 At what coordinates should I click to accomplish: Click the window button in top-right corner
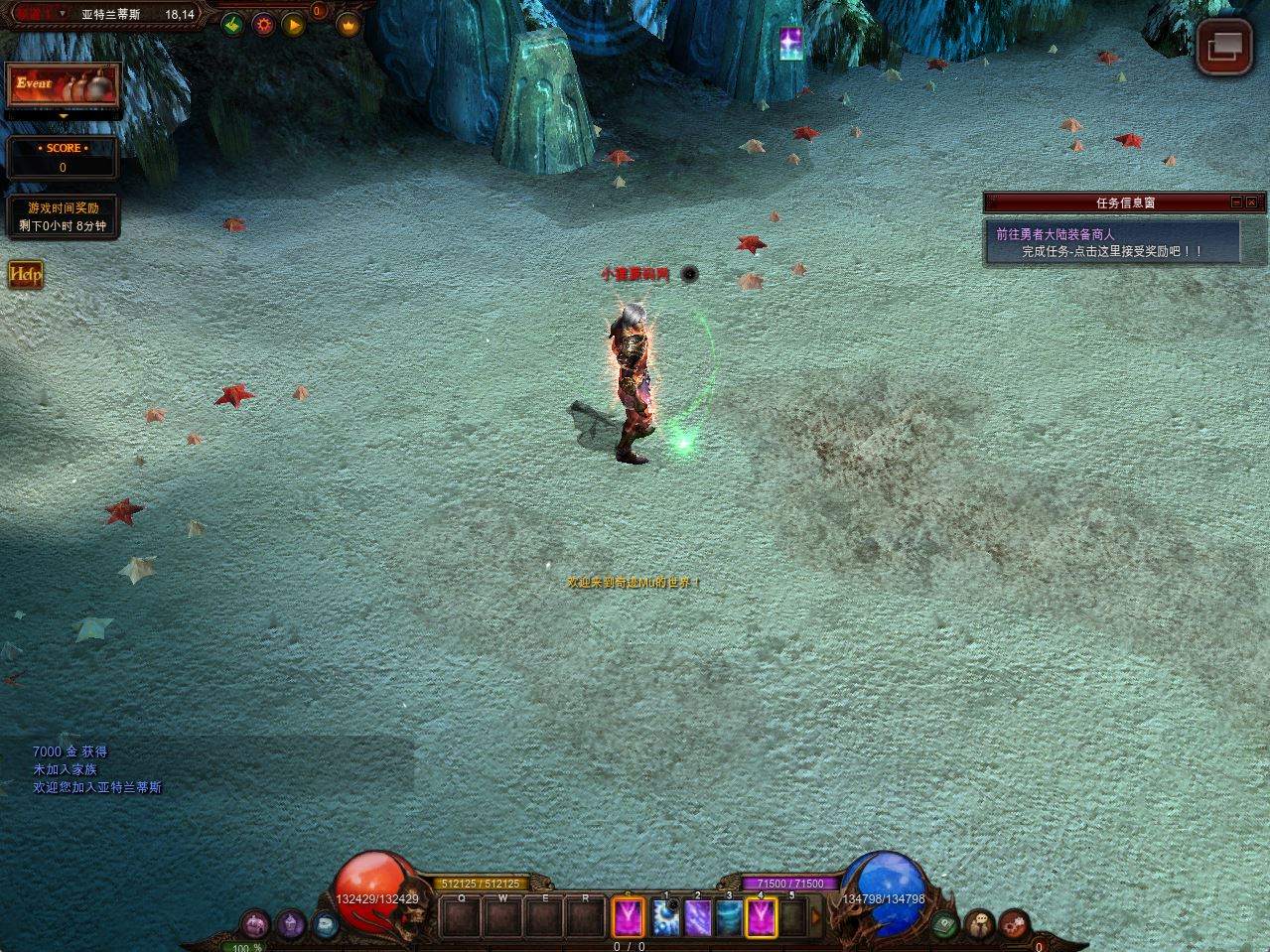pos(1223,46)
